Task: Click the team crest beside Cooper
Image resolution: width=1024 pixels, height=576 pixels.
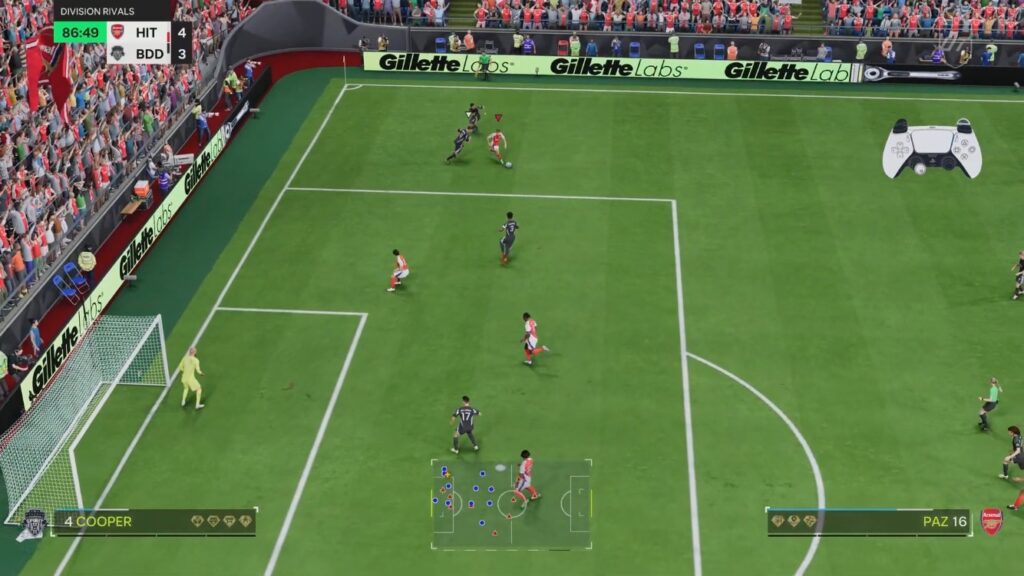Action: tap(32, 523)
